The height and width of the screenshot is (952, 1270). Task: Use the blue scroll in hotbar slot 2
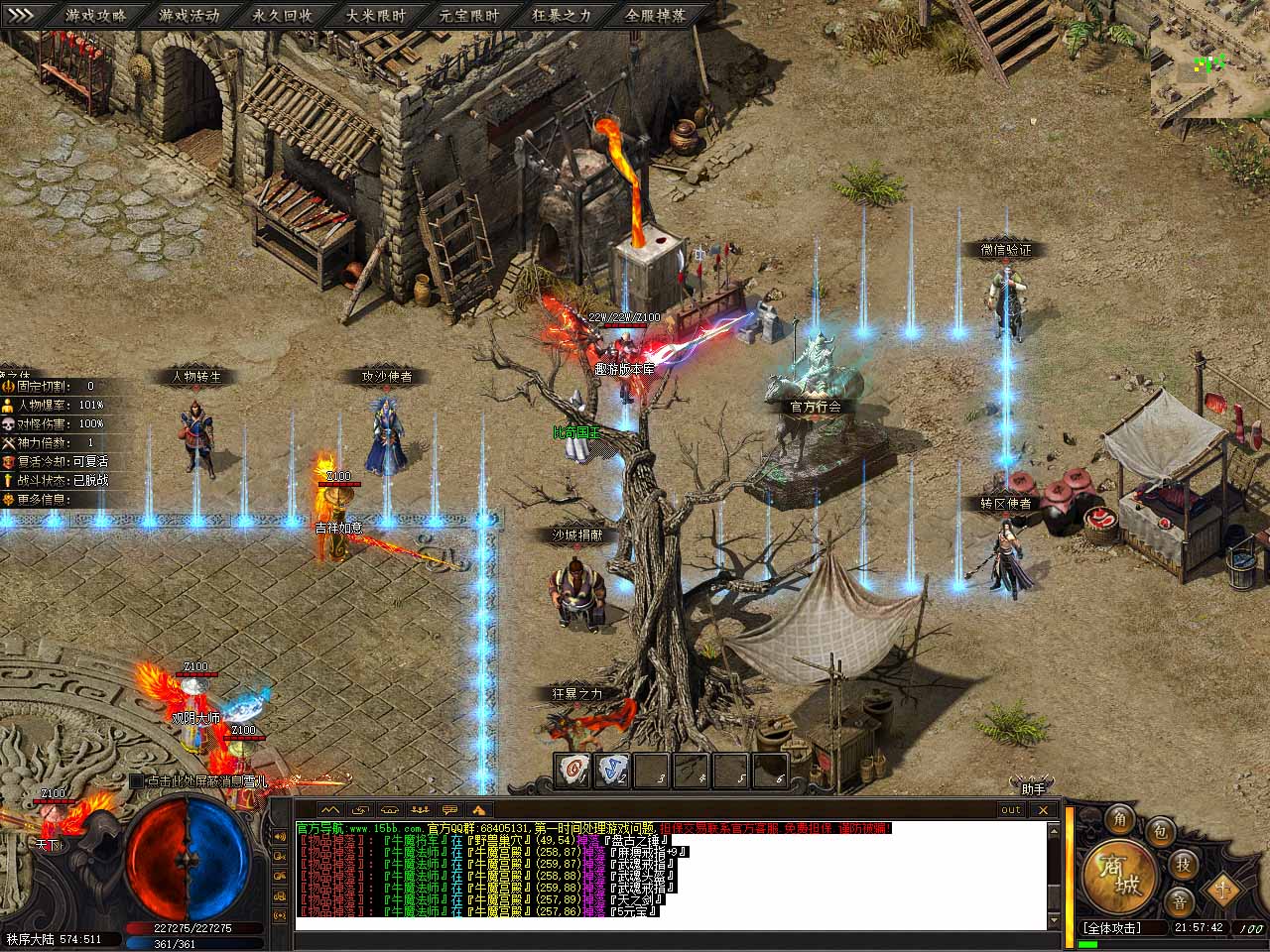612,771
